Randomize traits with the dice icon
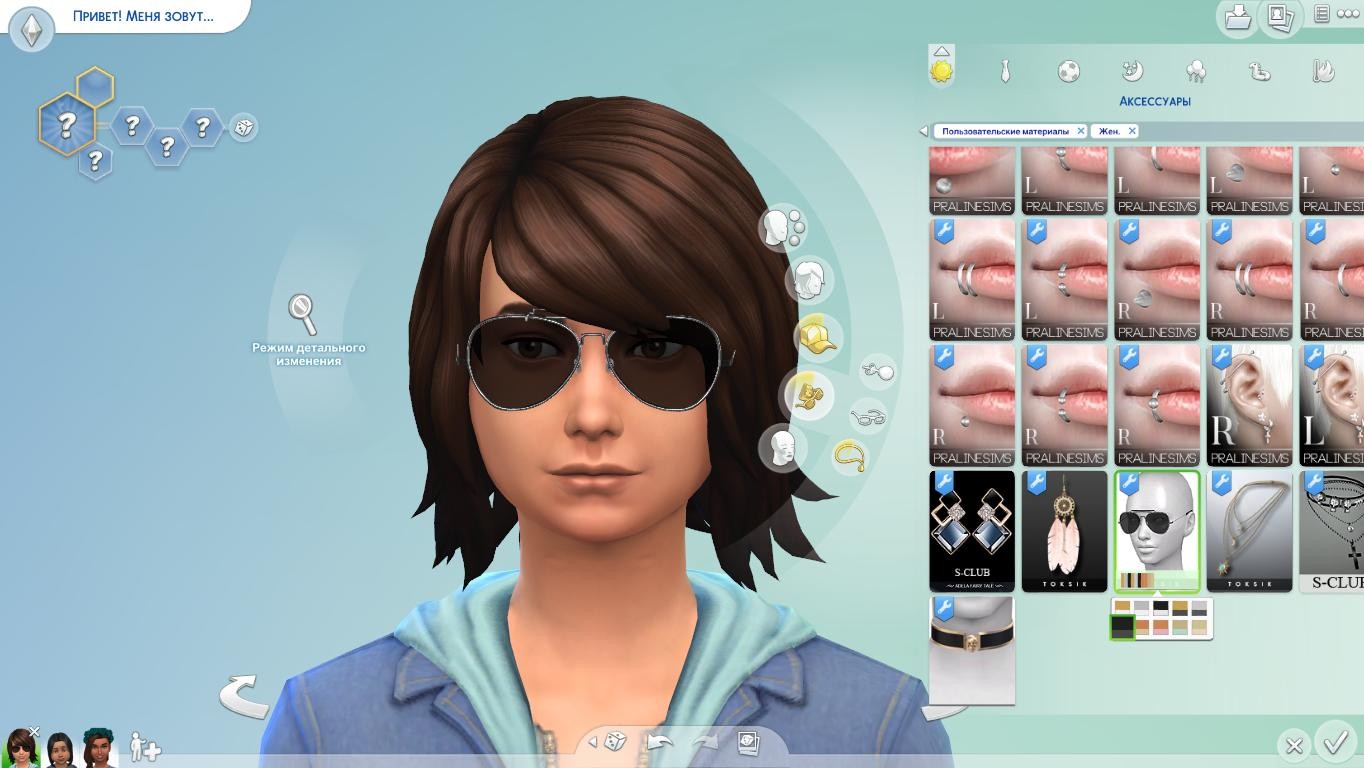The height and width of the screenshot is (768, 1364). coord(243,127)
